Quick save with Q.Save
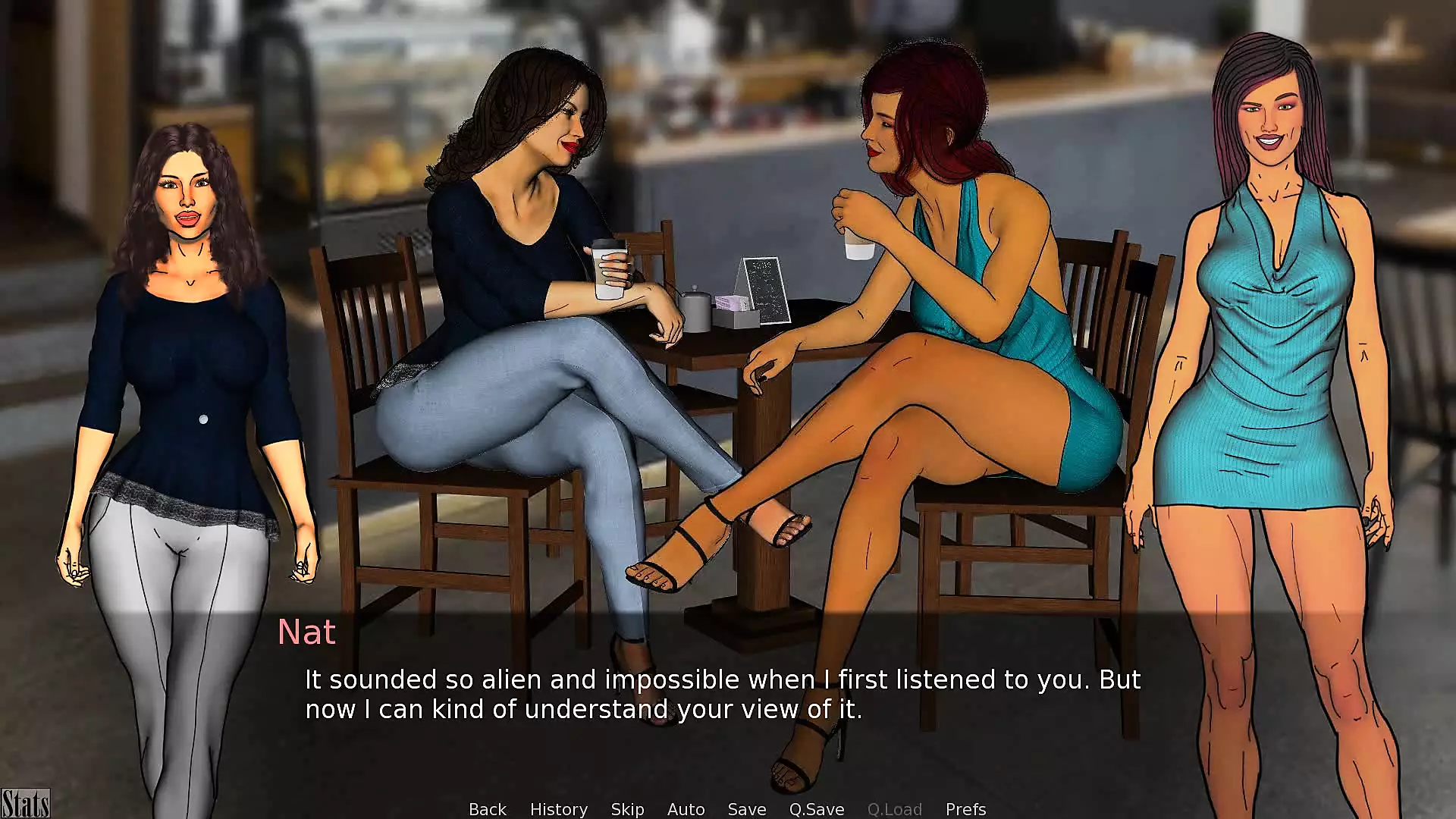 click(816, 809)
